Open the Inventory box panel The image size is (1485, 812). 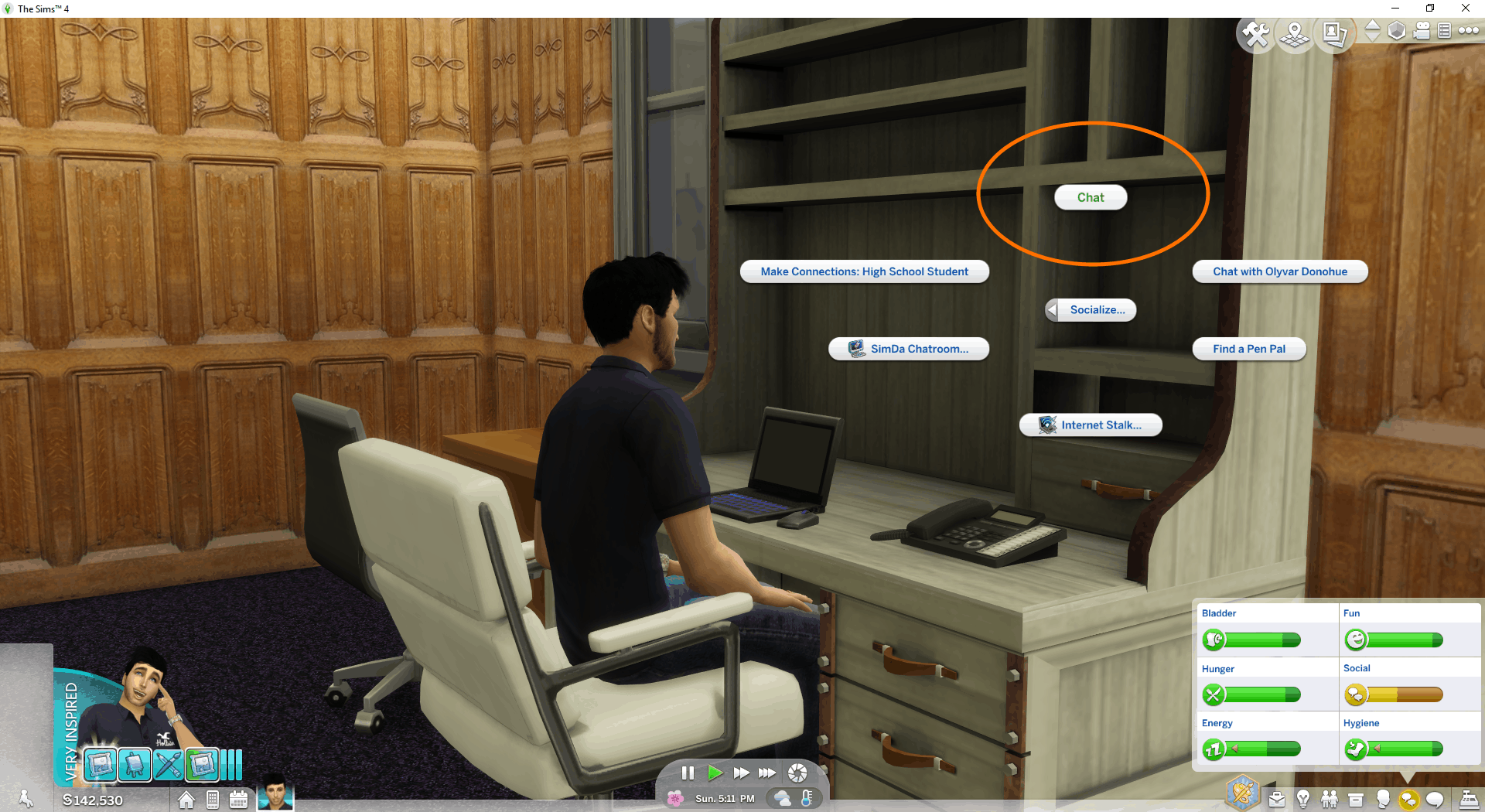pos(1356,799)
